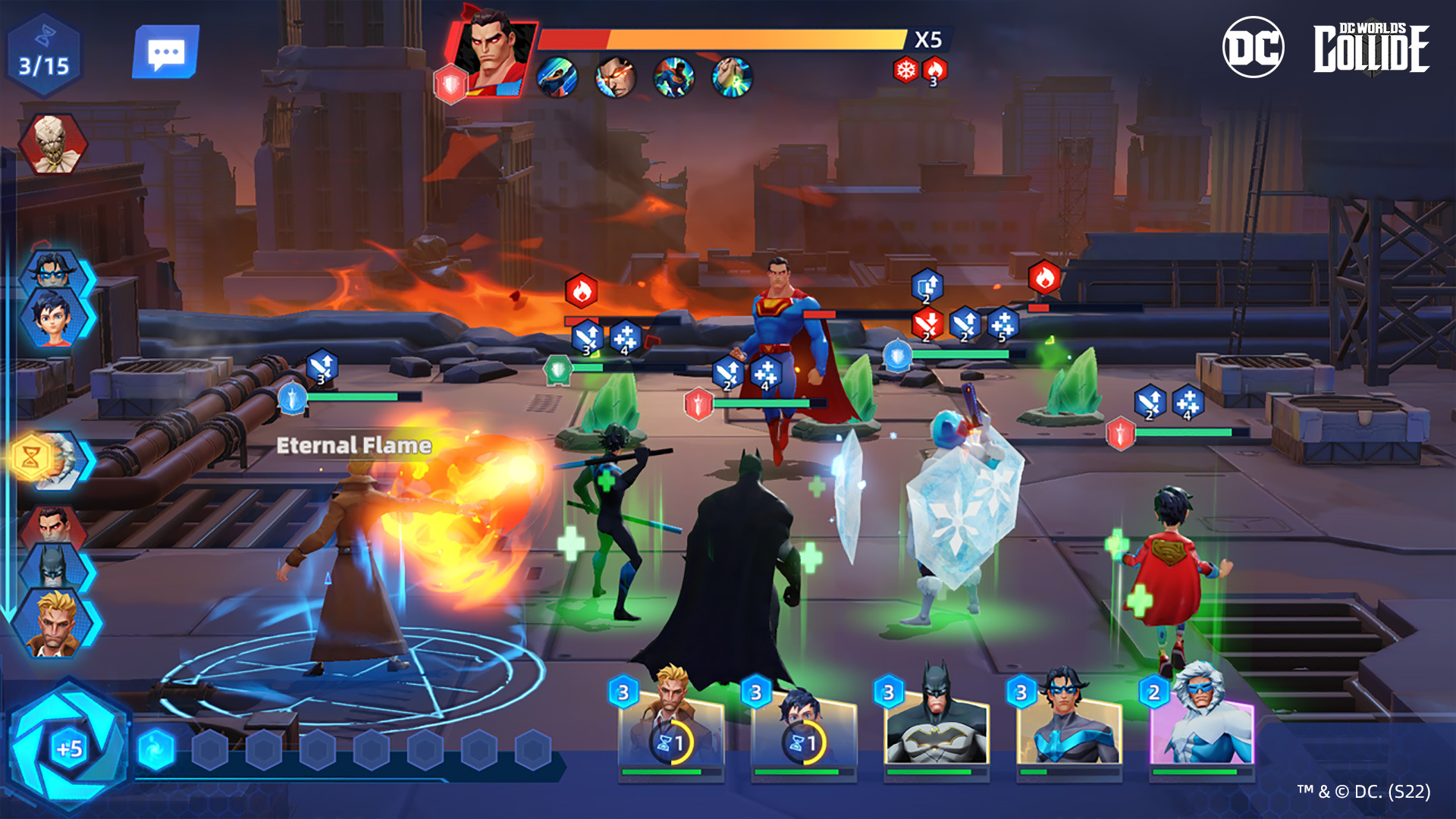View the boss's green fist skill icon
Viewport: 1456px width, 819px height.
pos(732,77)
